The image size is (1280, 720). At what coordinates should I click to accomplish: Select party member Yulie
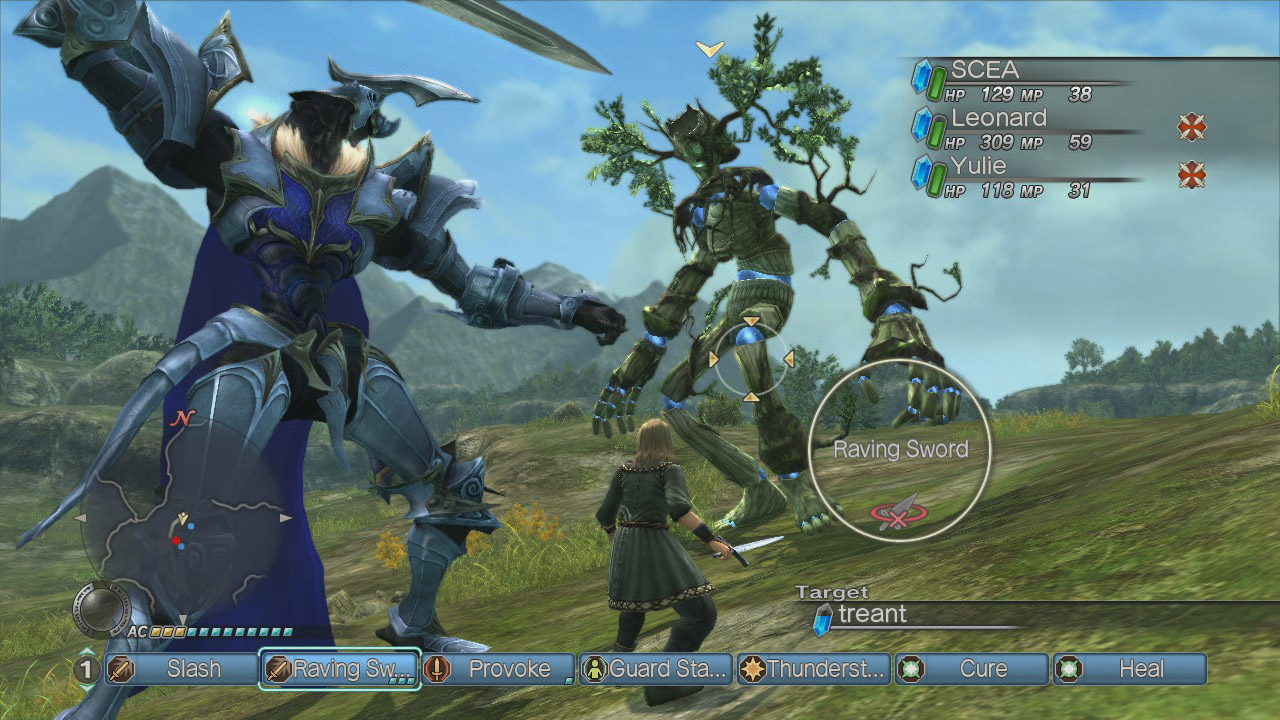1020,176
